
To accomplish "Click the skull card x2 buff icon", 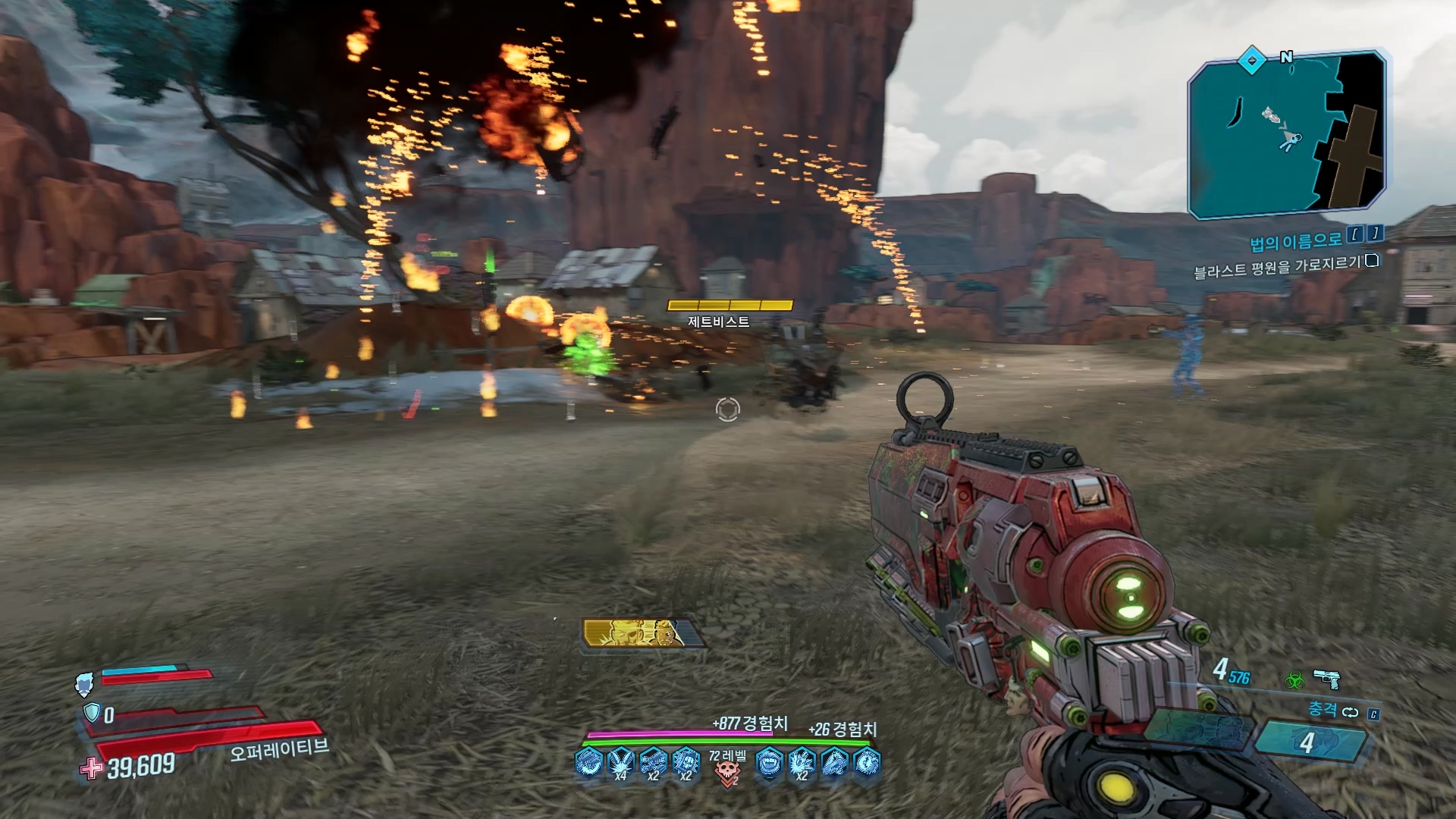I will click(686, 763).
